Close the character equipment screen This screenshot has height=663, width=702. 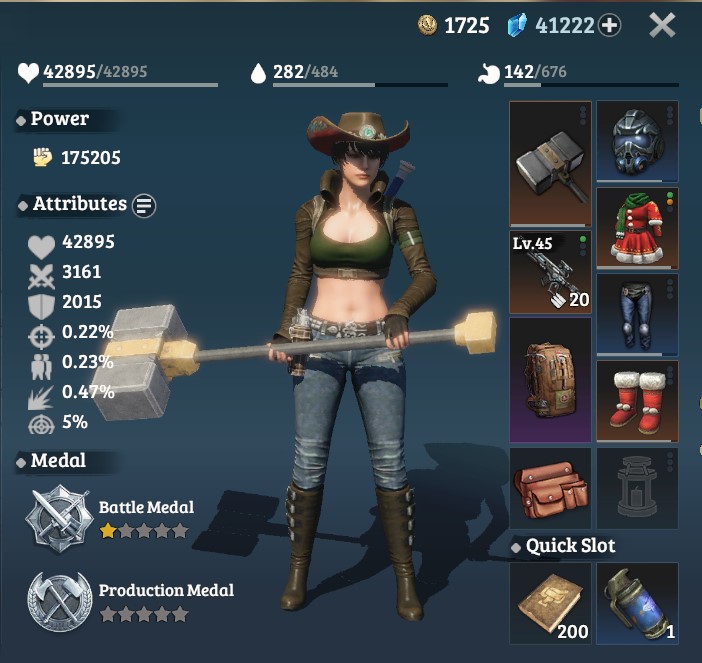point(662,25)
